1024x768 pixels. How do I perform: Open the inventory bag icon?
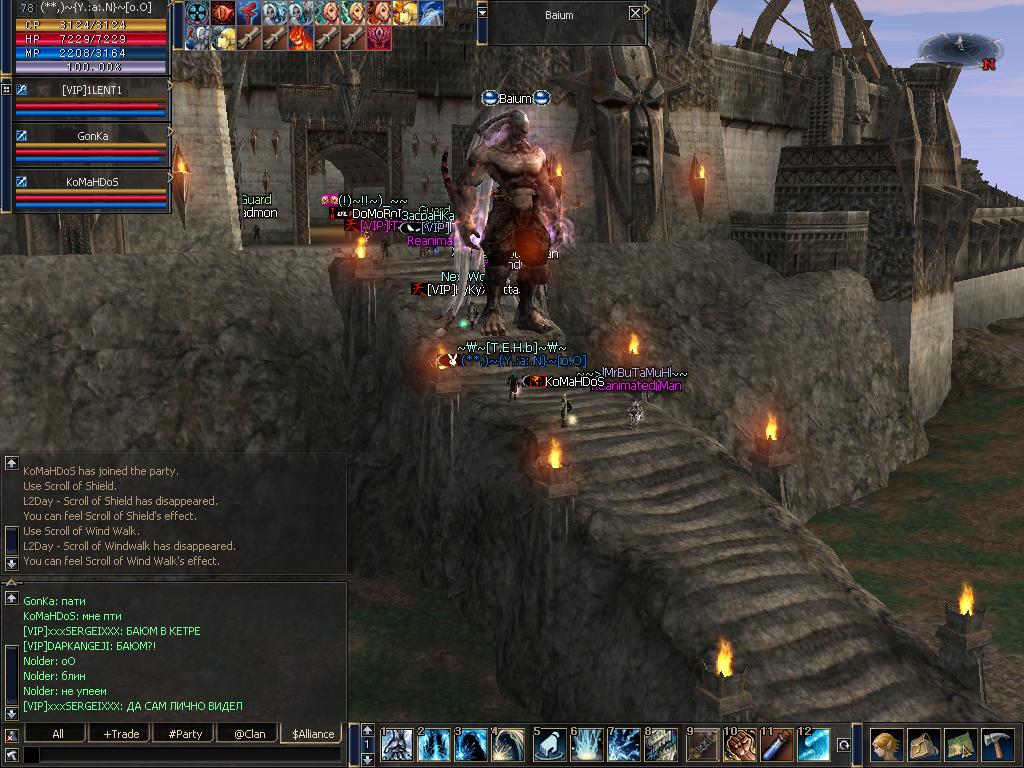(x=923, y=746)
